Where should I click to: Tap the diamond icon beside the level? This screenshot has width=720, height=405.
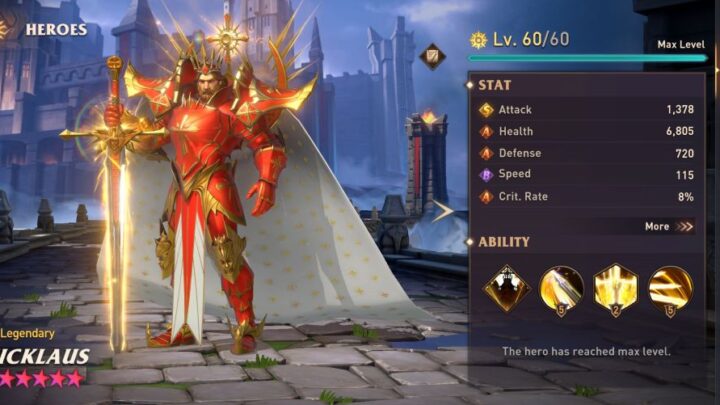tap(432, 56)
